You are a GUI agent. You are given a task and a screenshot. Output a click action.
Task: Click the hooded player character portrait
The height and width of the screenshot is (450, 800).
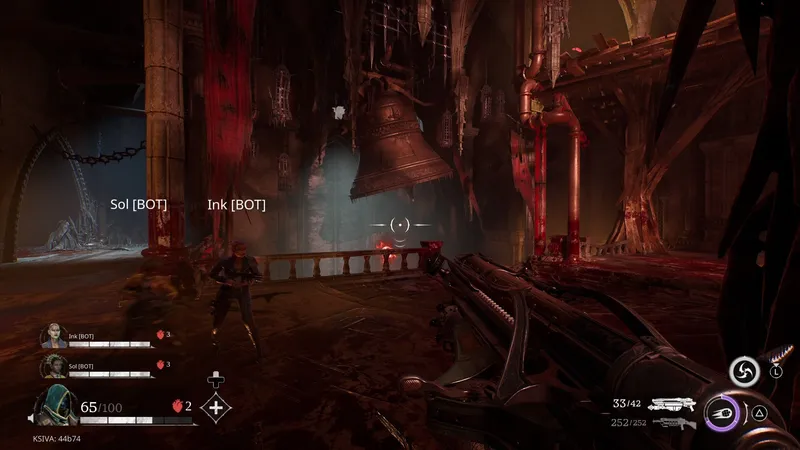tap(56, 407)
